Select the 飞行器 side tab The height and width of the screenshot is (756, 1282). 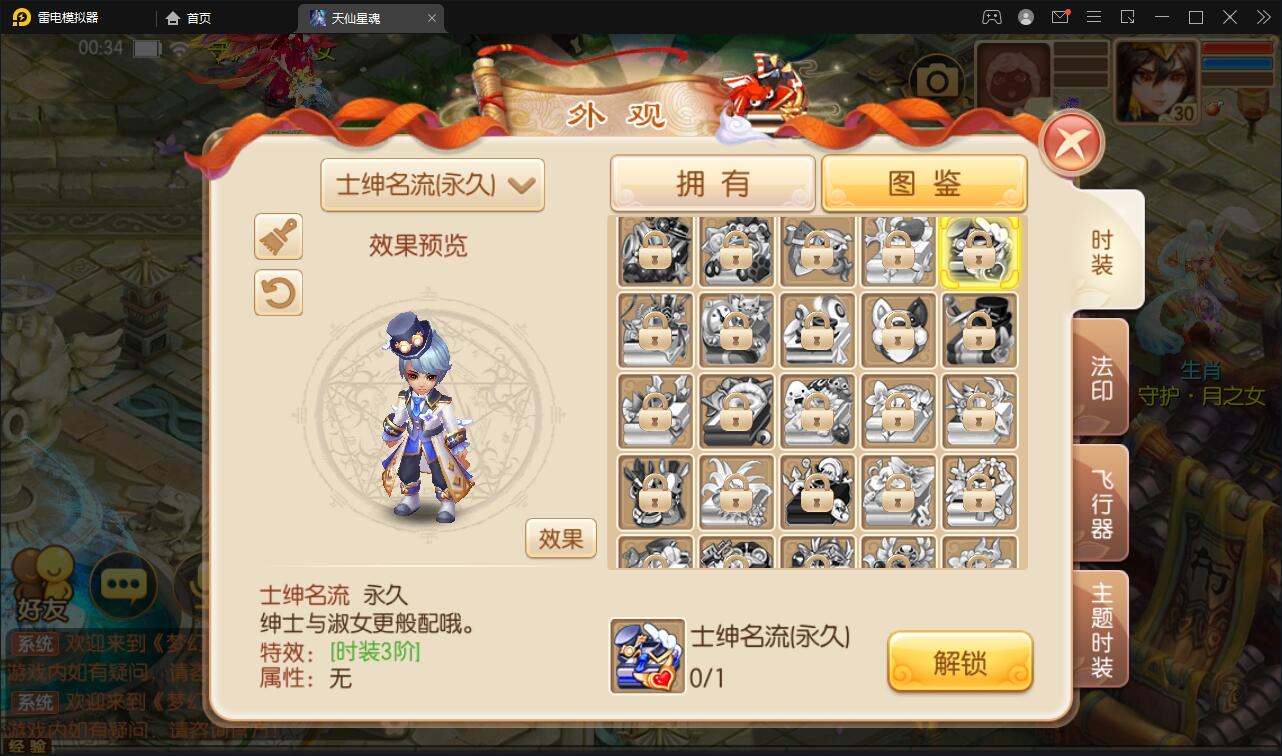(x=1098, y=503)
